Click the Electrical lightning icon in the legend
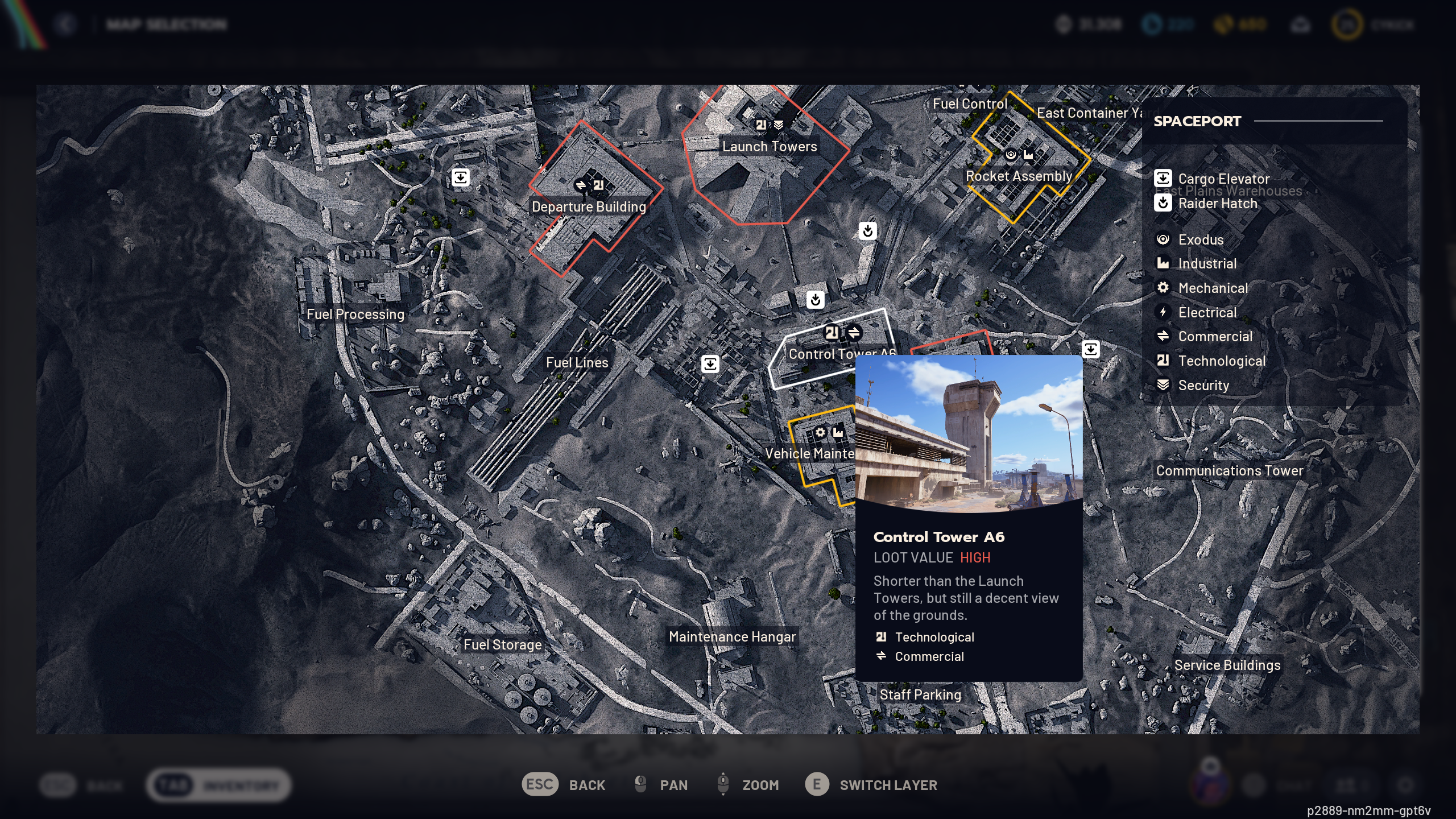The image size is (1456, 819). click(x=1164, y=312)
